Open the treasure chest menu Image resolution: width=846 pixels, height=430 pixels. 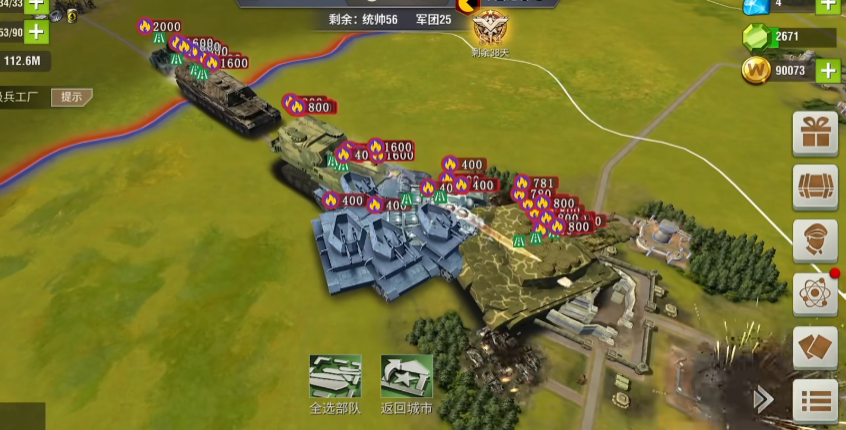coord(815,187)
